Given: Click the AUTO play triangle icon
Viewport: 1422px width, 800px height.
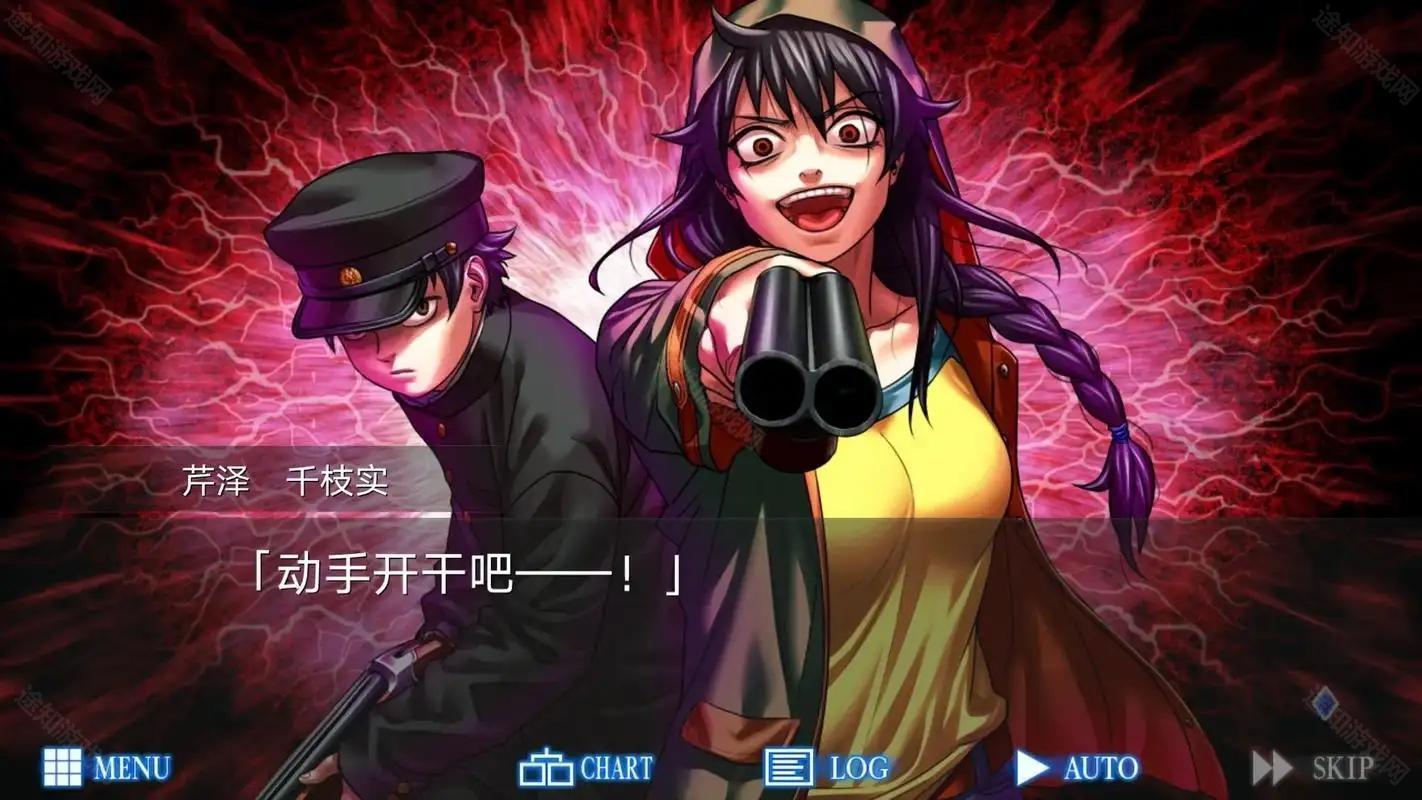Looking at the screenshot, I should coord(1034,768).
